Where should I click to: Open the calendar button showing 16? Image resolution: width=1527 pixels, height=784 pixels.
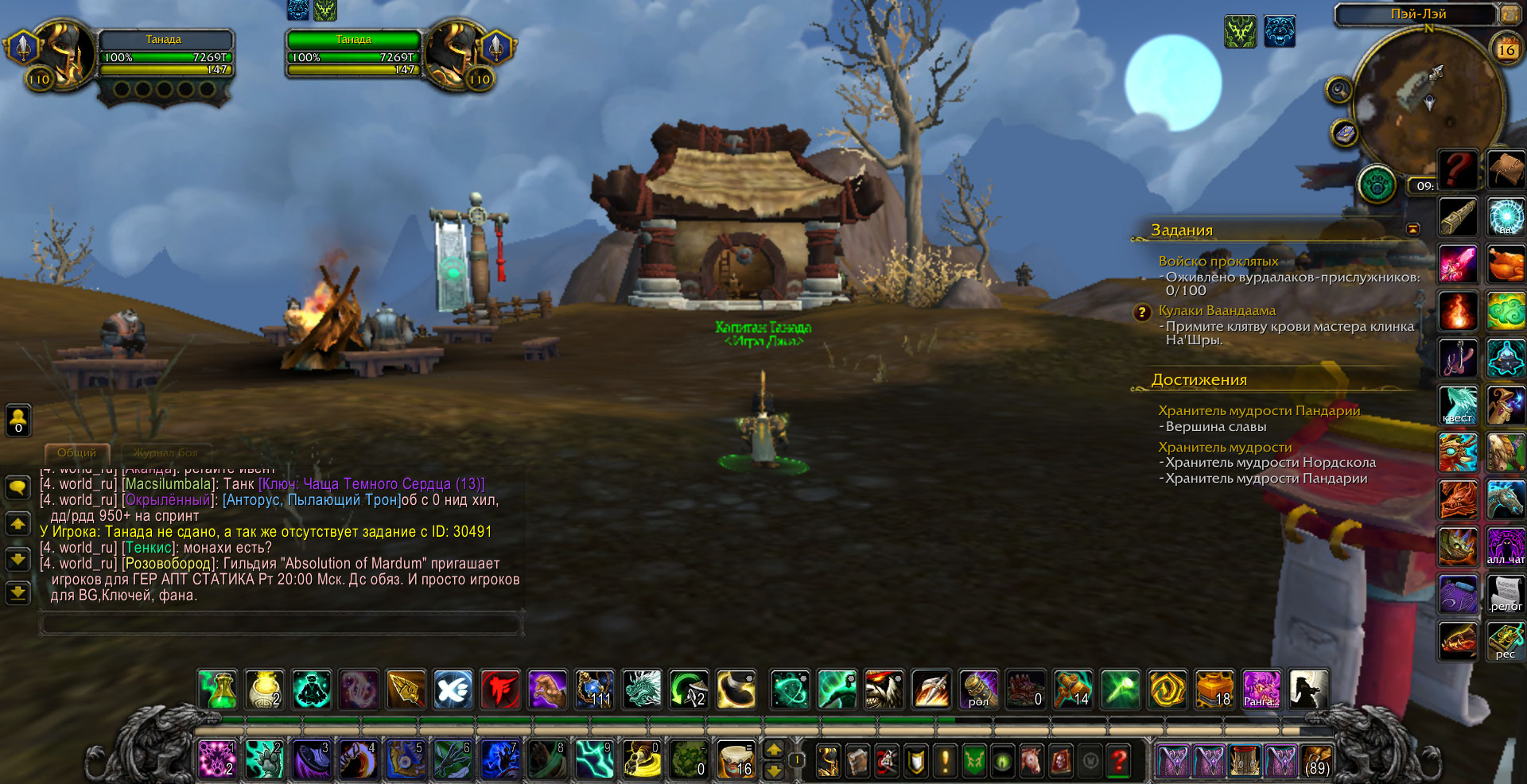pyautogui.click(x=1506, y=49)
